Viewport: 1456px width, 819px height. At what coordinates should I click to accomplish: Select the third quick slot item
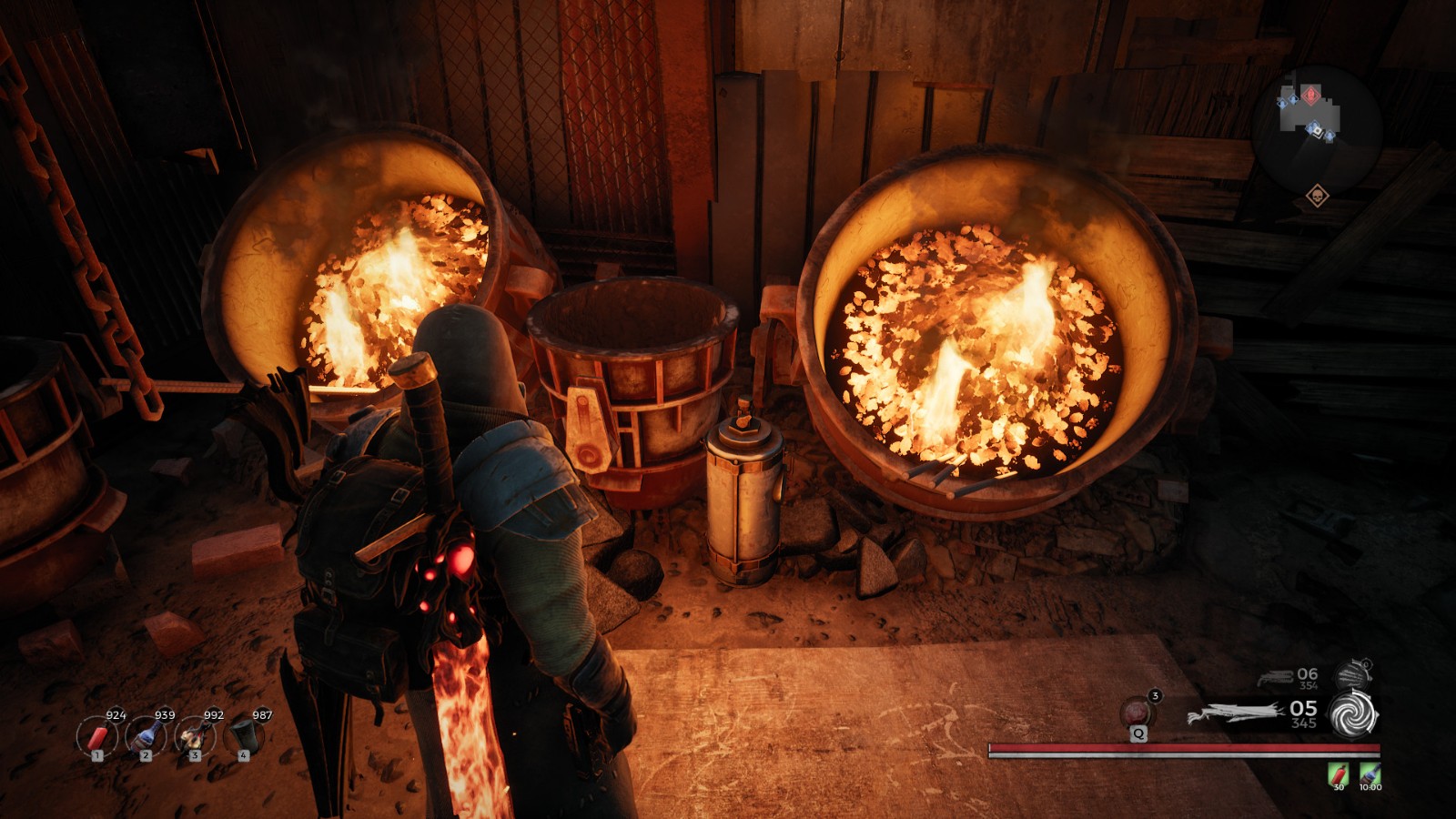pyautogui.click(x=194, y=735)
